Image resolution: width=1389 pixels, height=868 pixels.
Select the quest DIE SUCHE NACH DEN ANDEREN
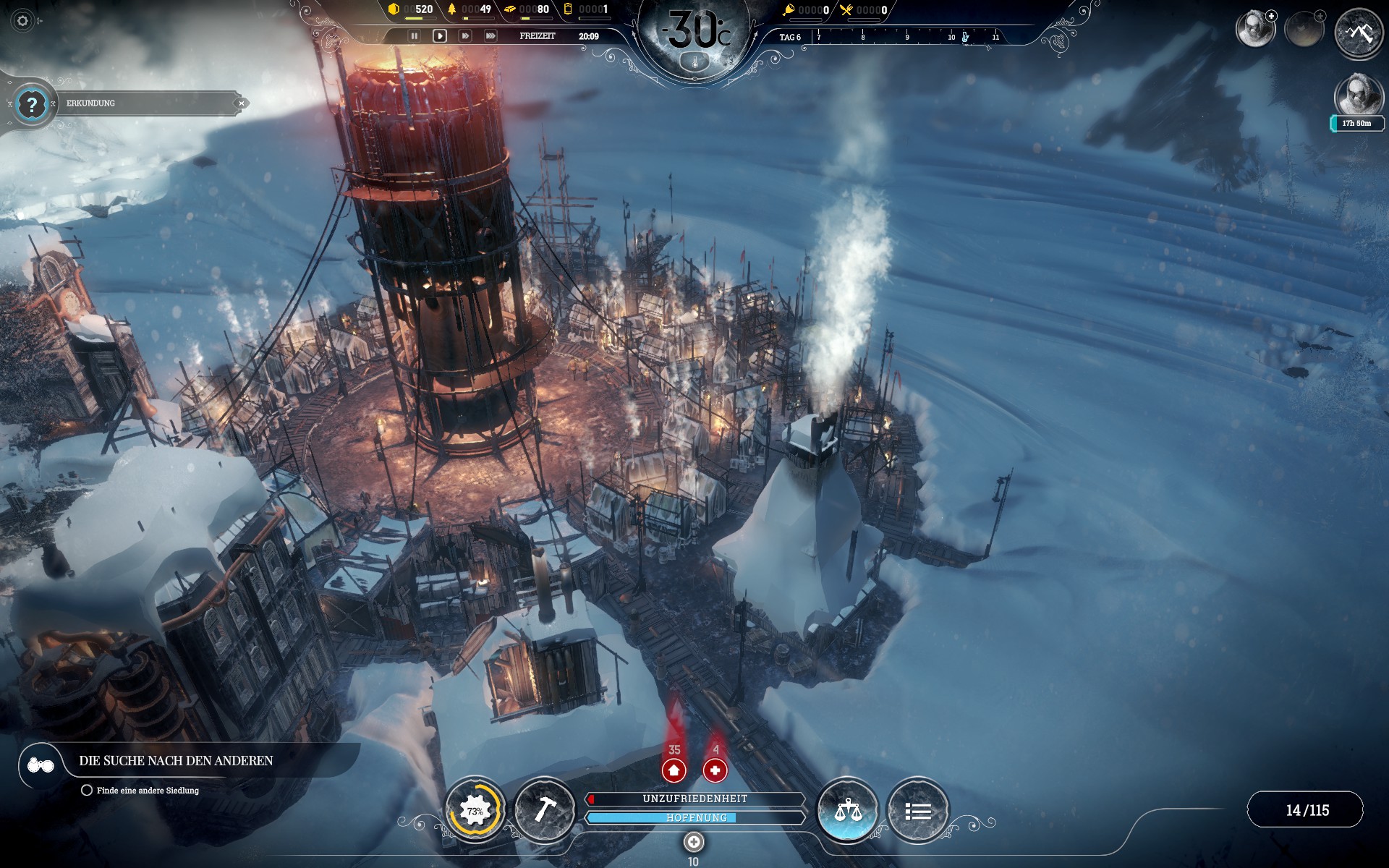point(176,761)
